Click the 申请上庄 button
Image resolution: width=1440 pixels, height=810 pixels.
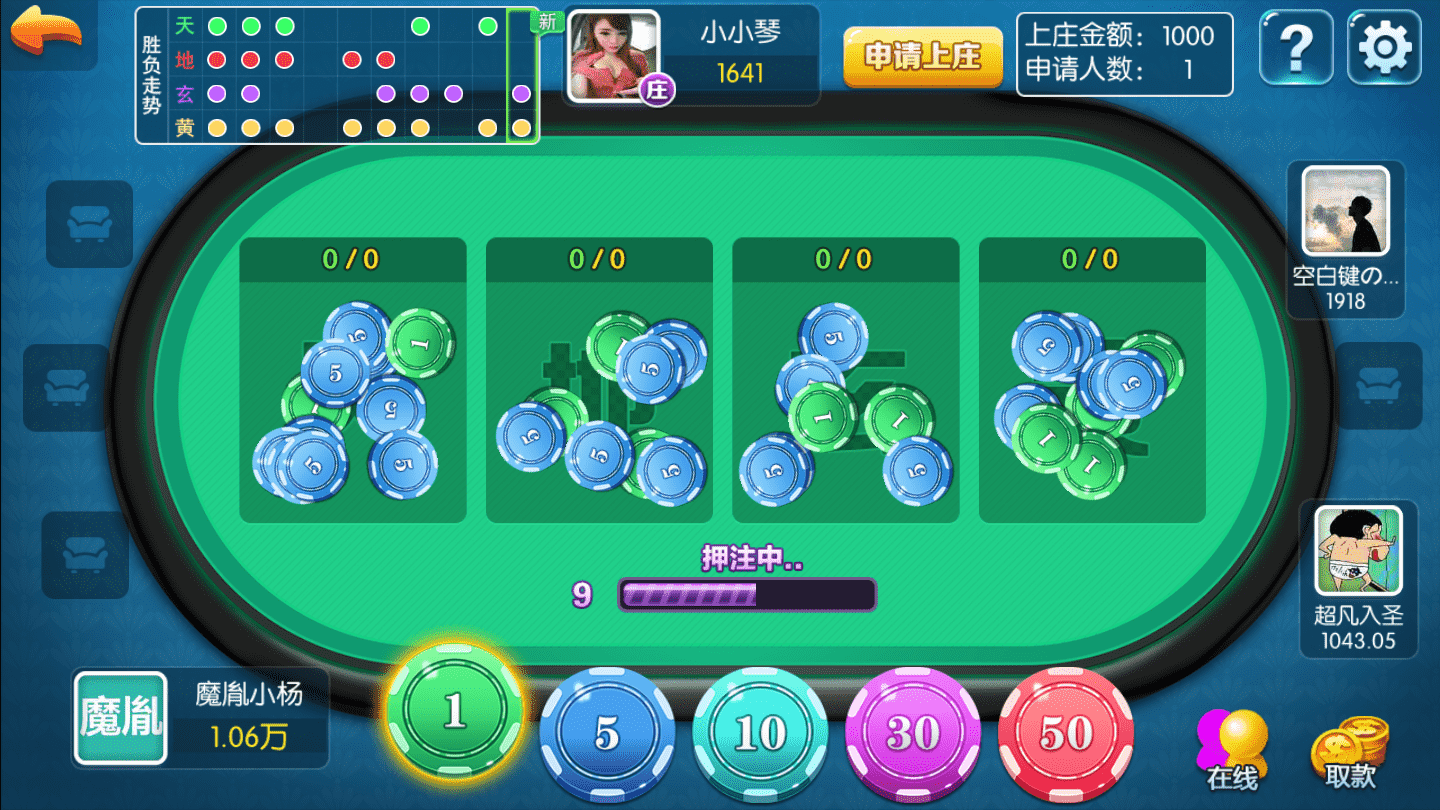tap(922, 56)
